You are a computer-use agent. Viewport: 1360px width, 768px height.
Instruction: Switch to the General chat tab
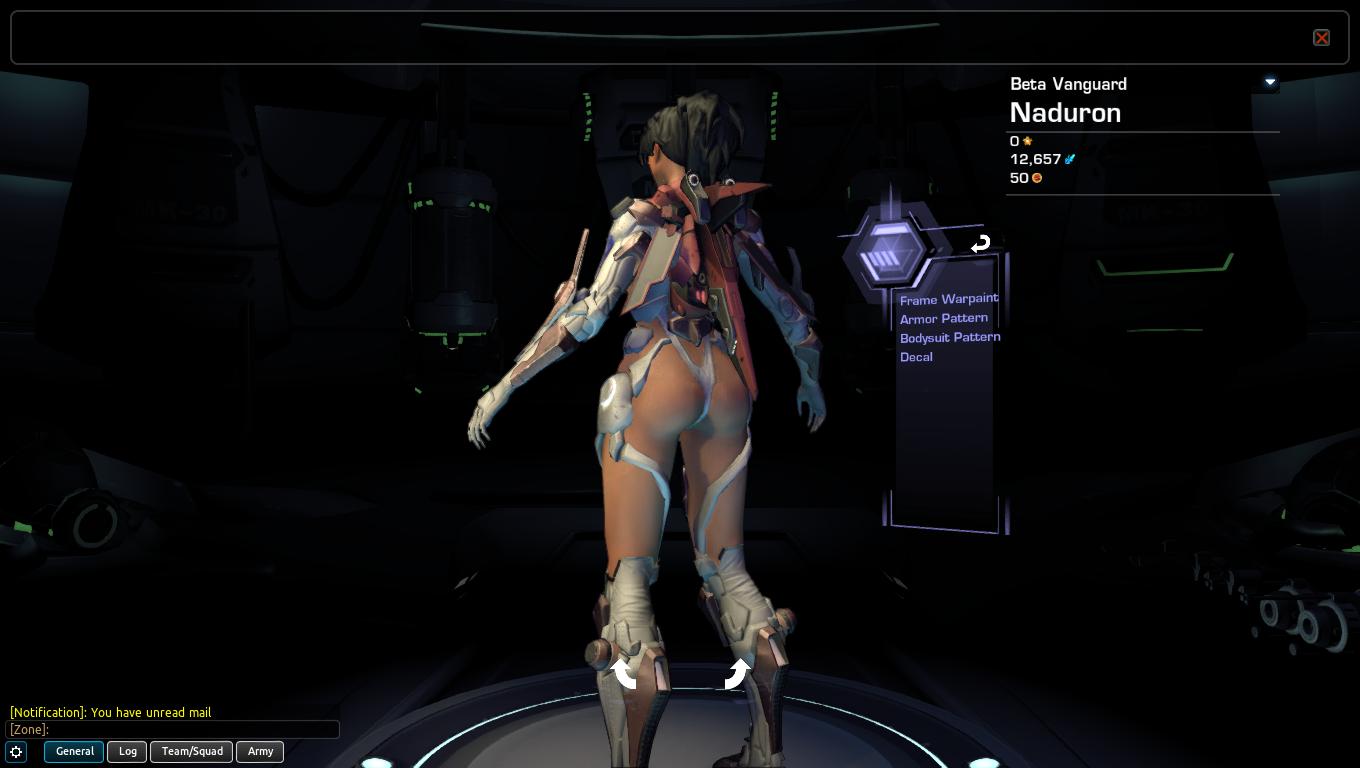74,751
